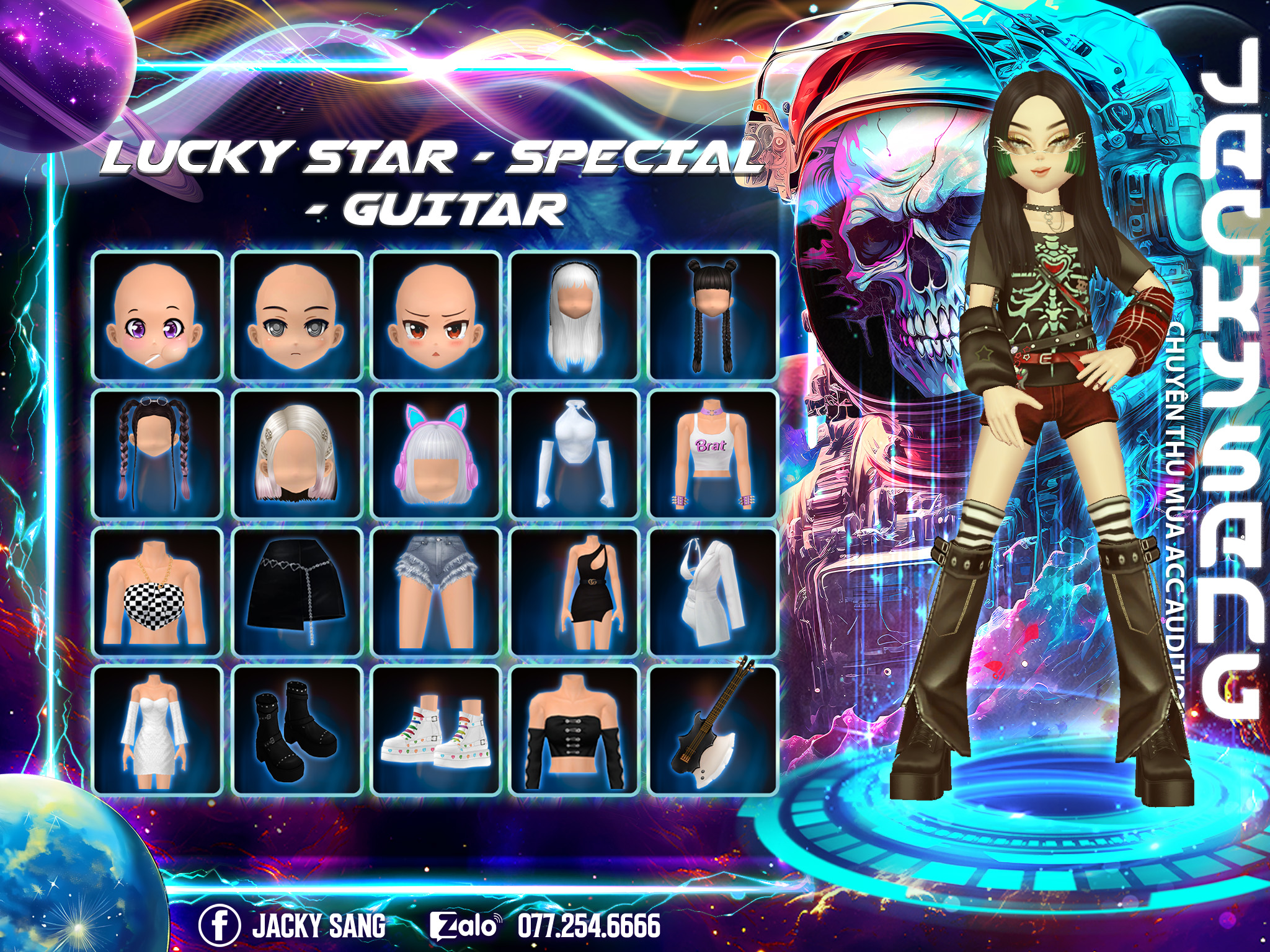Select the Brat tank top
This screenshot has height=952, width=1270.
pyautogui.click(x=713, y=455)
